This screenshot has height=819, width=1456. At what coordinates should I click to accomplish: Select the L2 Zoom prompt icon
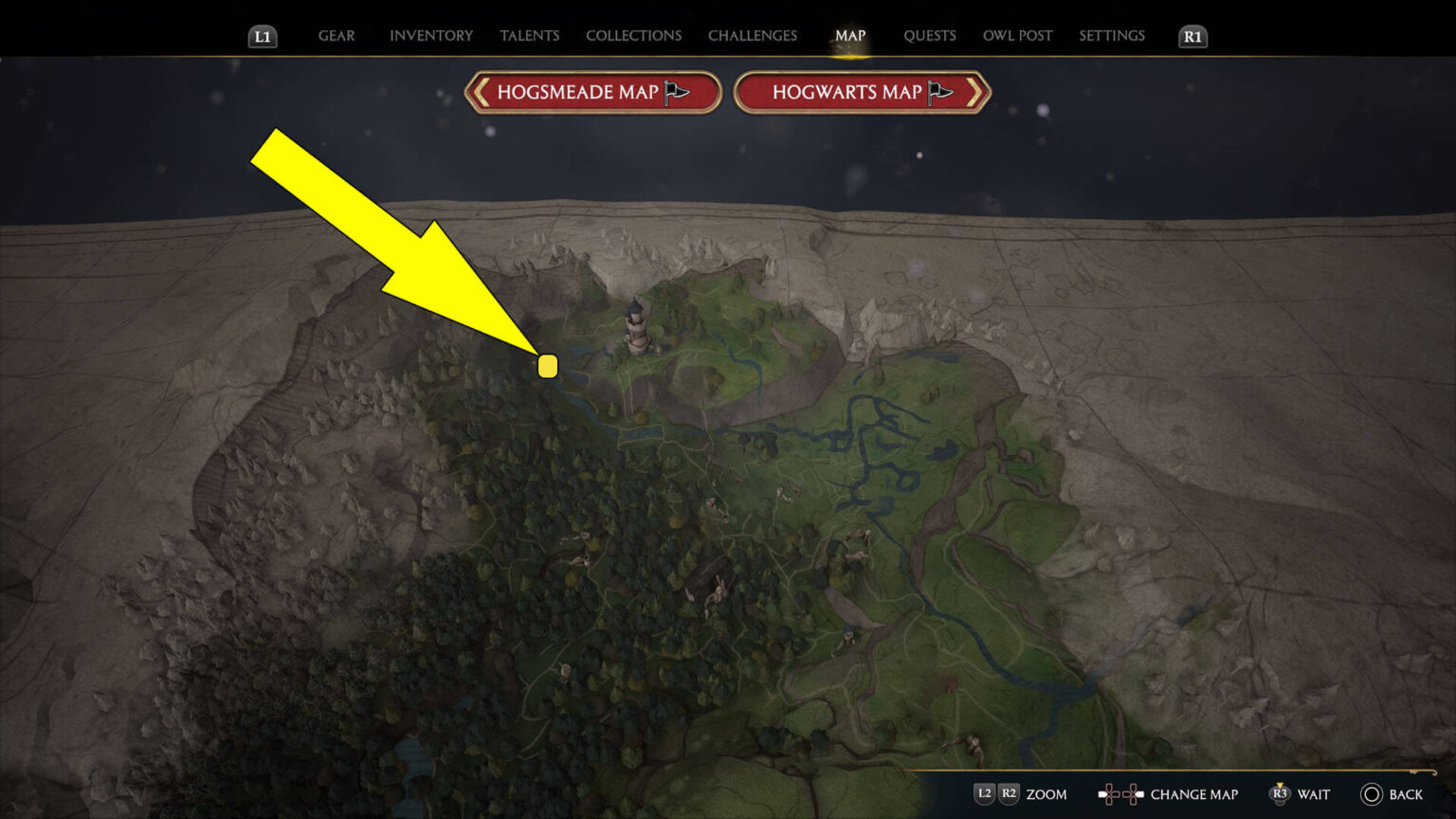[984, 794]
